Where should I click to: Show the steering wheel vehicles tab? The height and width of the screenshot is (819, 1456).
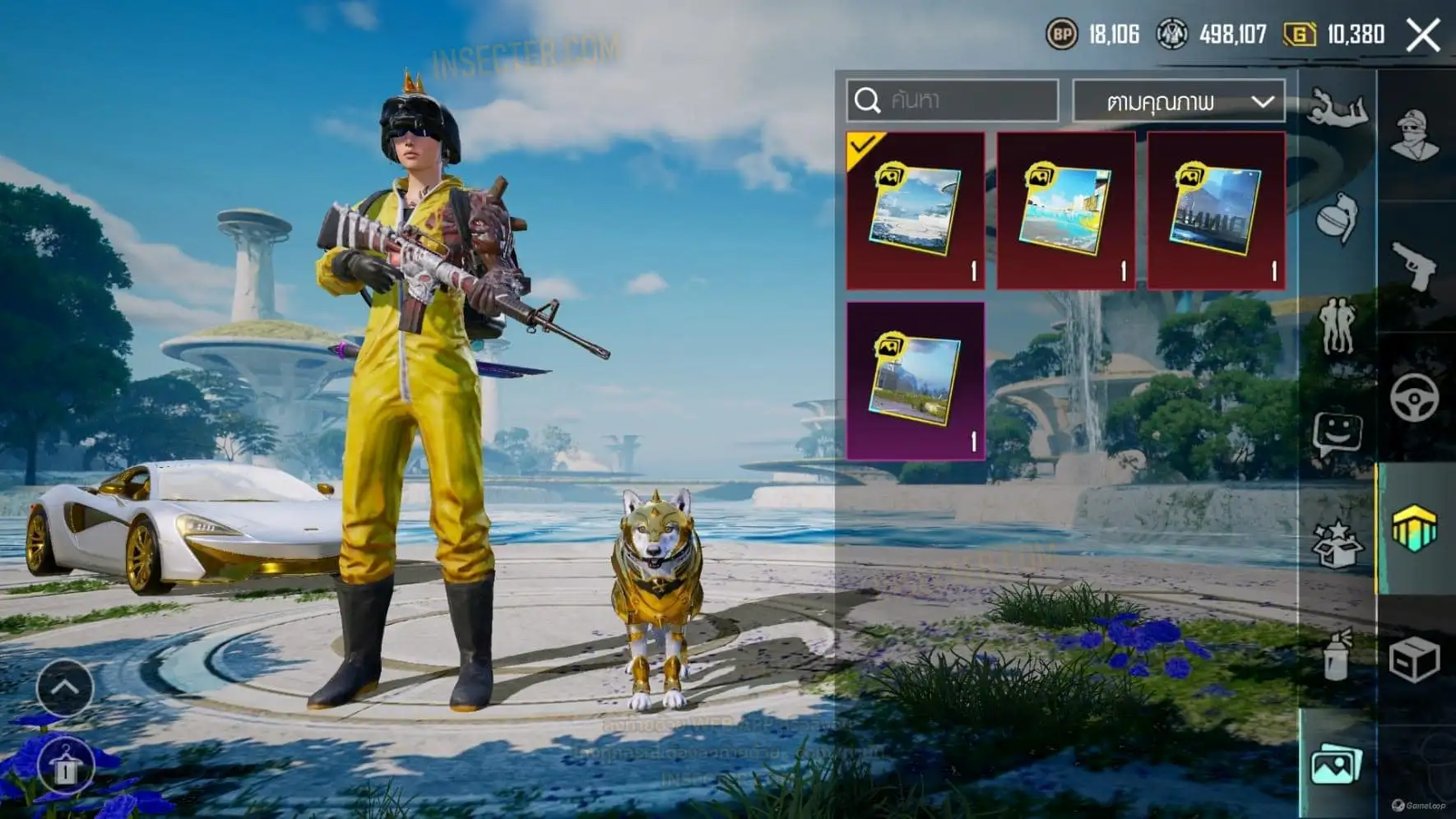1415,397
